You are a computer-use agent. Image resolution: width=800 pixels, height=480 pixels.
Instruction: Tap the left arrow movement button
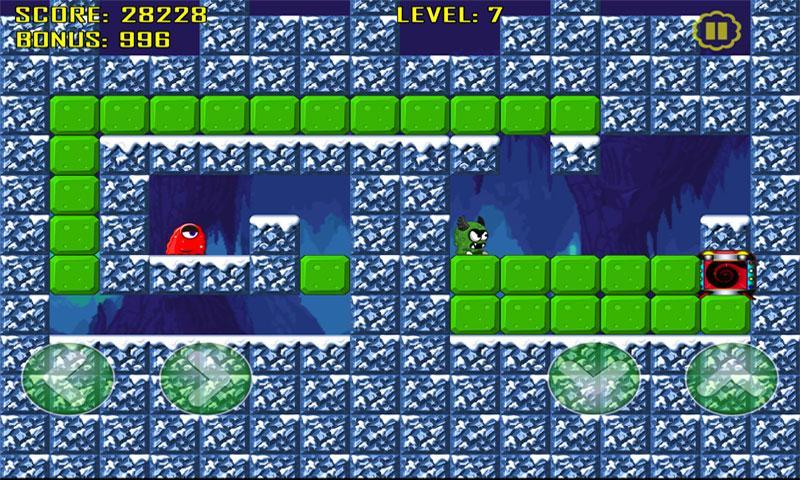[67, 379]
